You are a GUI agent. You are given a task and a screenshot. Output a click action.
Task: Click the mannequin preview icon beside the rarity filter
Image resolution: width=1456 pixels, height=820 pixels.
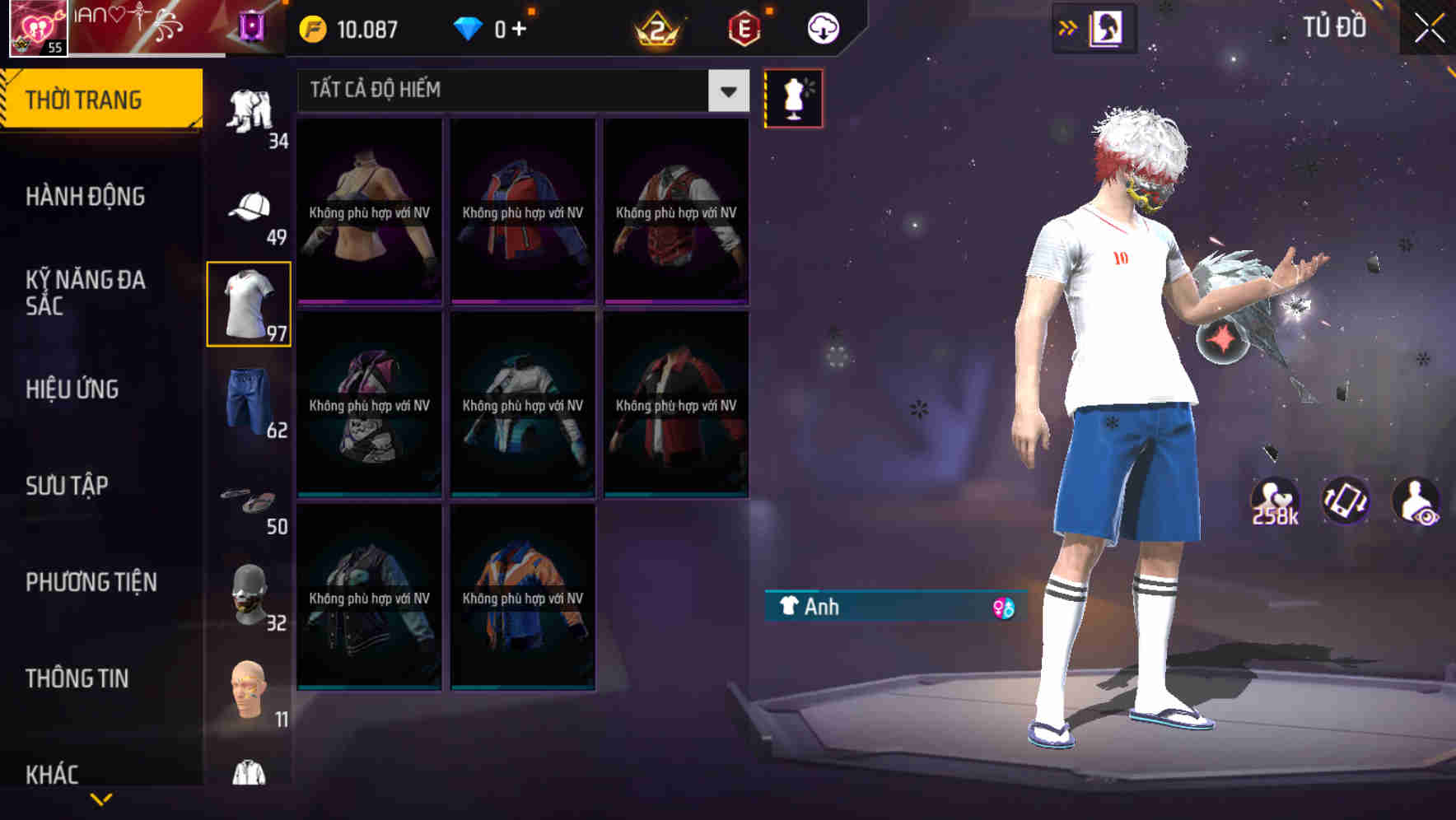coord(793,98)
